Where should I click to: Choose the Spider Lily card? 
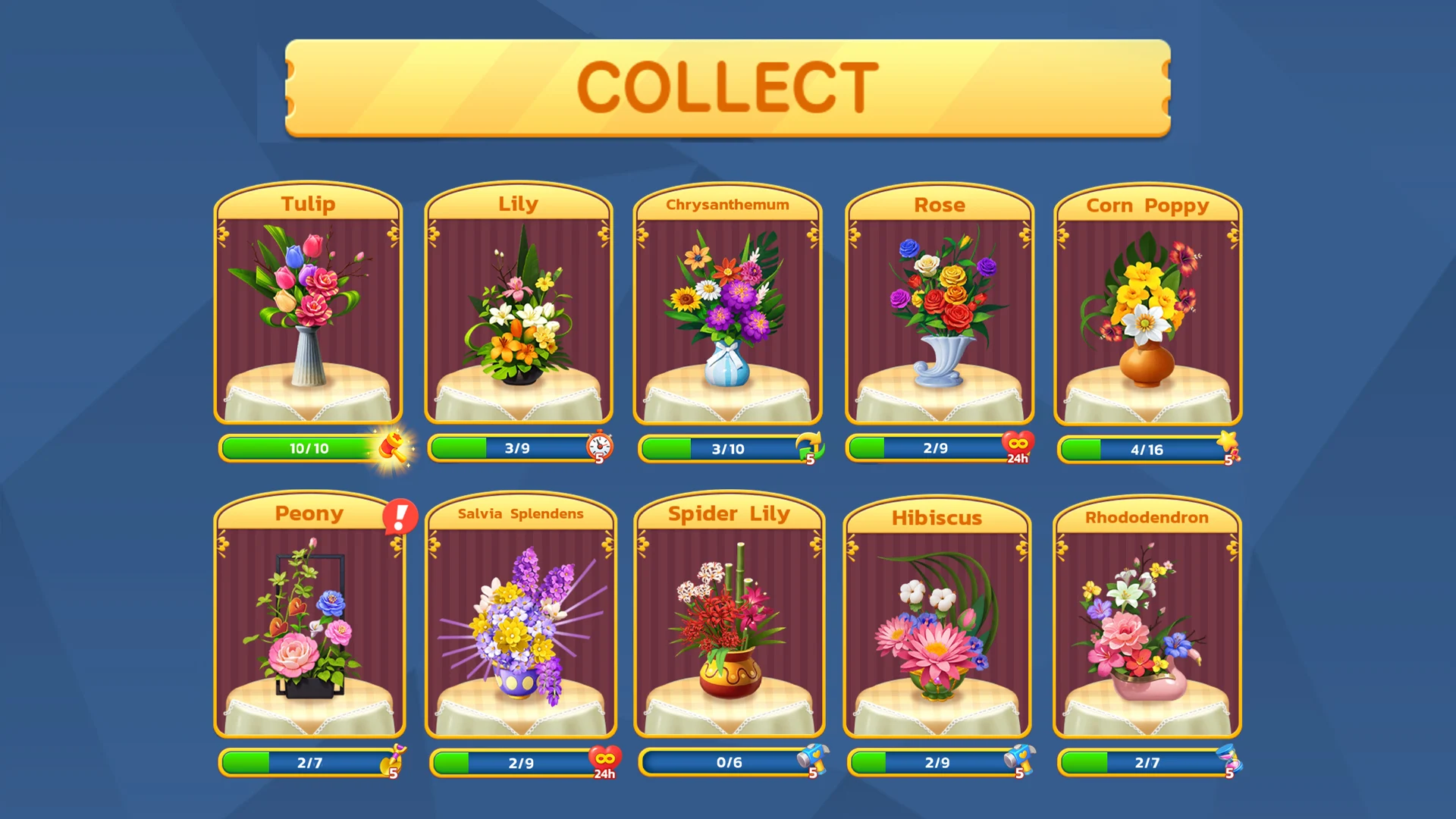(x=730, y=614)
